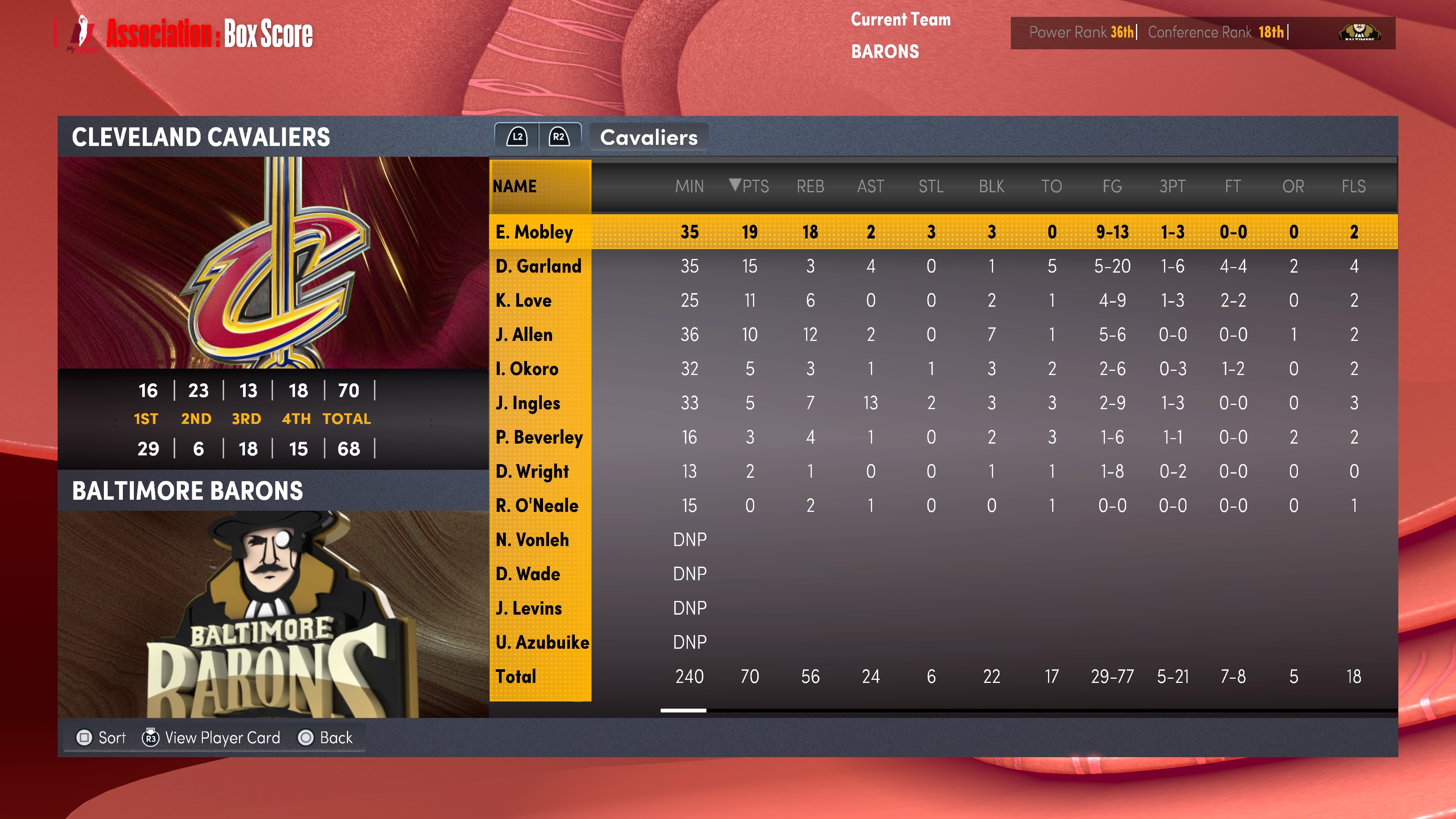This screenshot has width=1456, height=819.
Task: Sort players by REB column
Action: click(x=810, y=186)
